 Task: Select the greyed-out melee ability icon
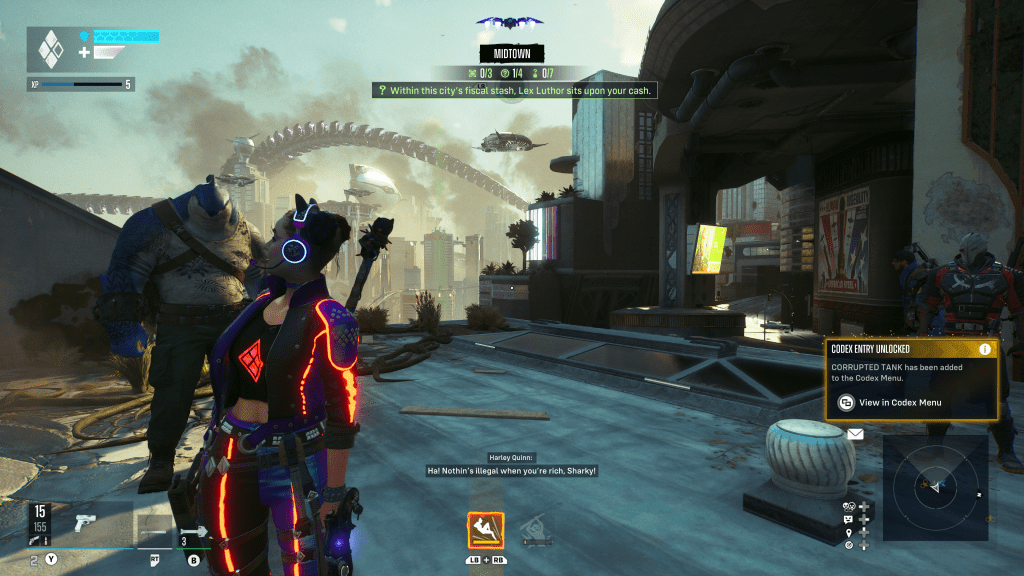coord(537,530)
